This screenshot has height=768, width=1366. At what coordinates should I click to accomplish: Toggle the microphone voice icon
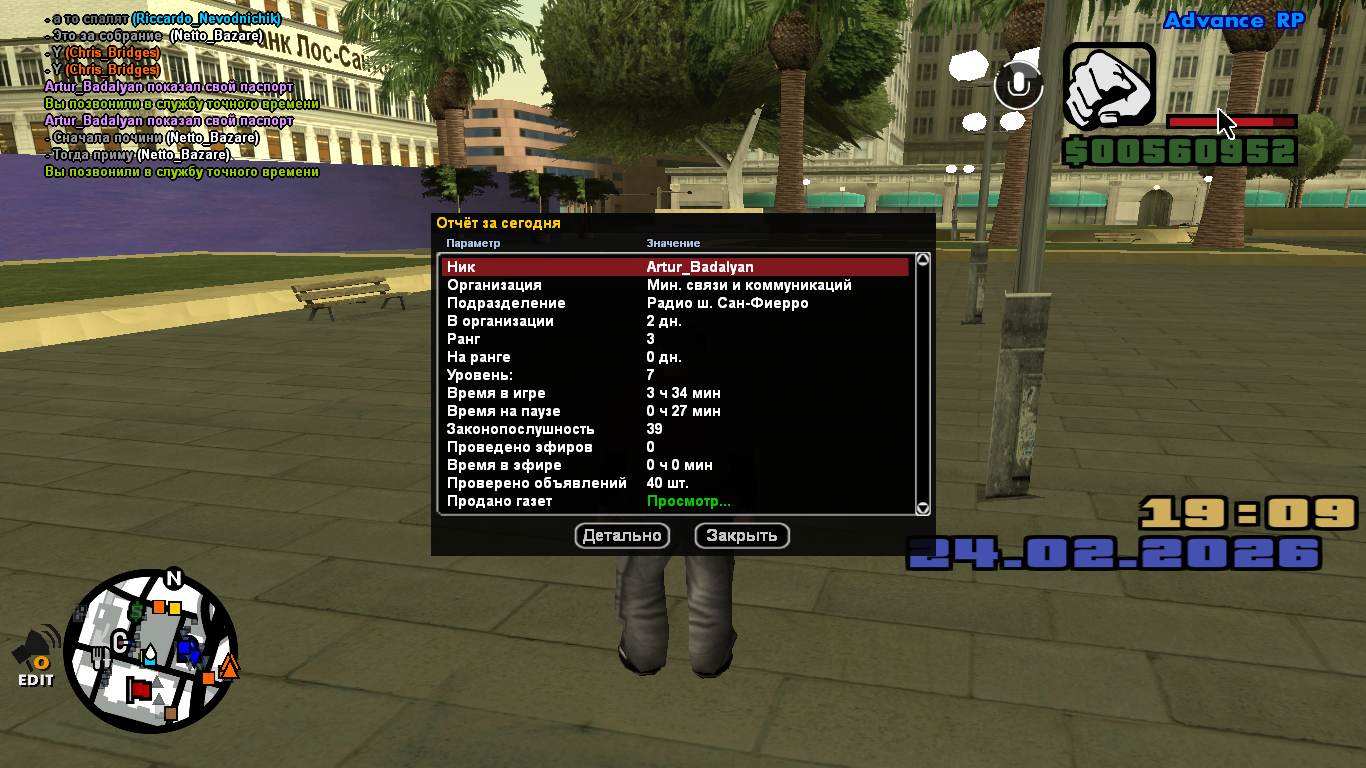click(1018, 86)
